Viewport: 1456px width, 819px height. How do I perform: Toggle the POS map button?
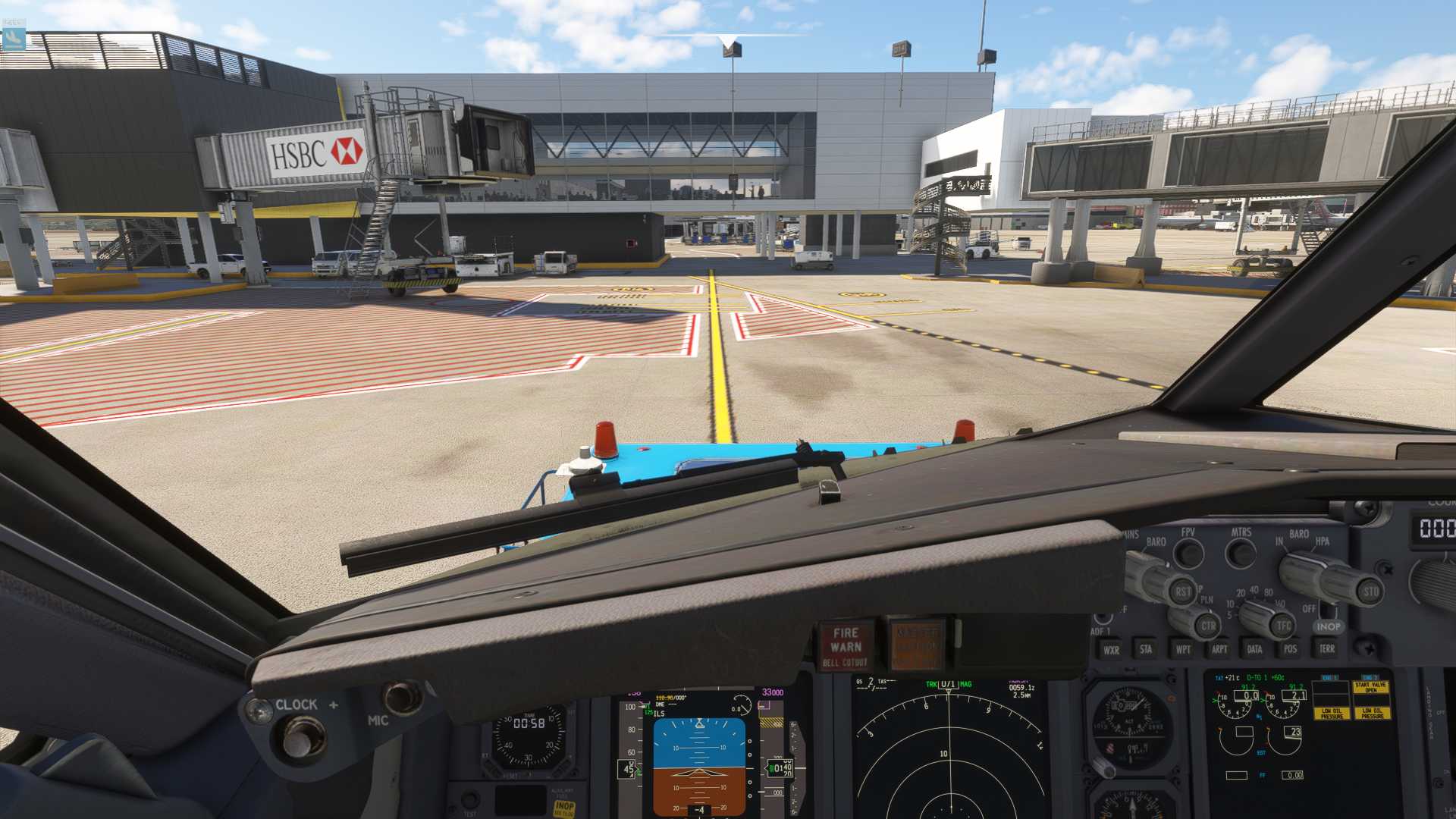pos(1290,649)
